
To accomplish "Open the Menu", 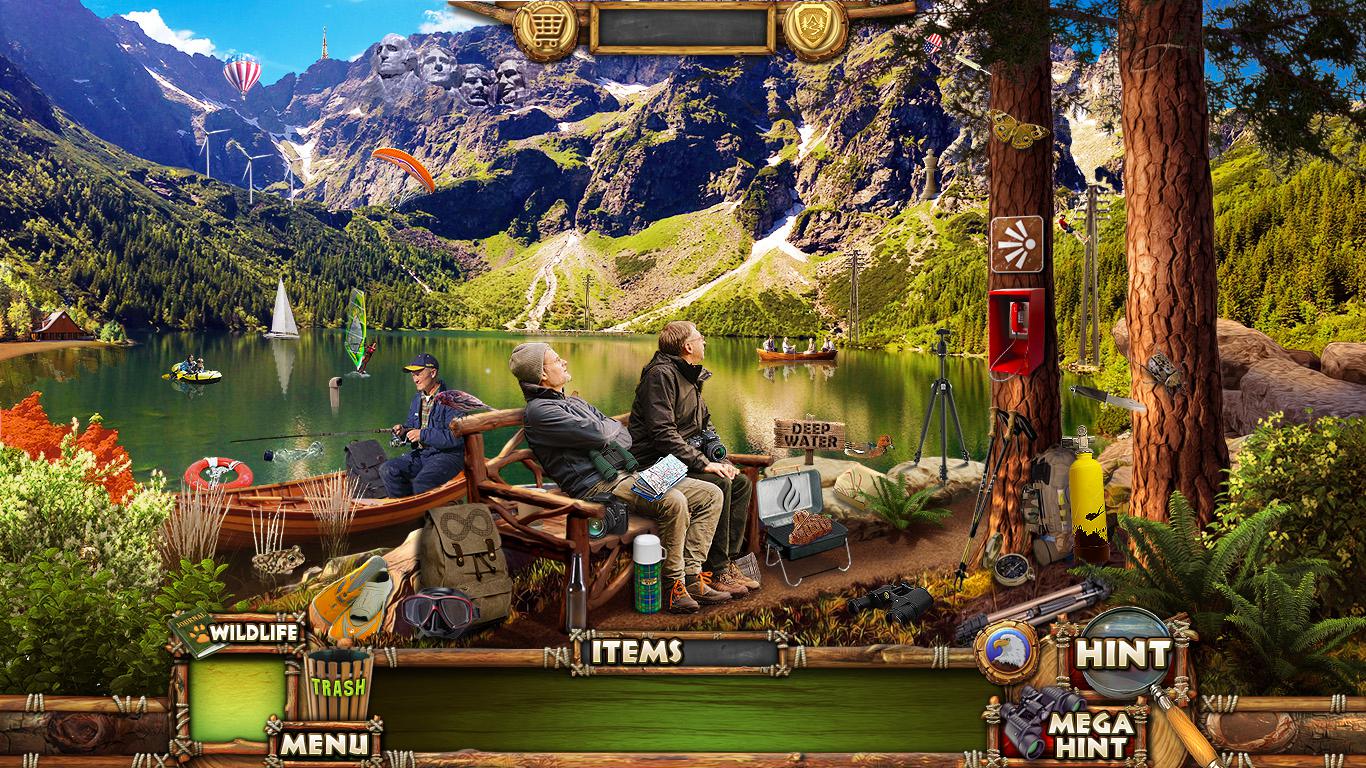I will tap(323, 743).
